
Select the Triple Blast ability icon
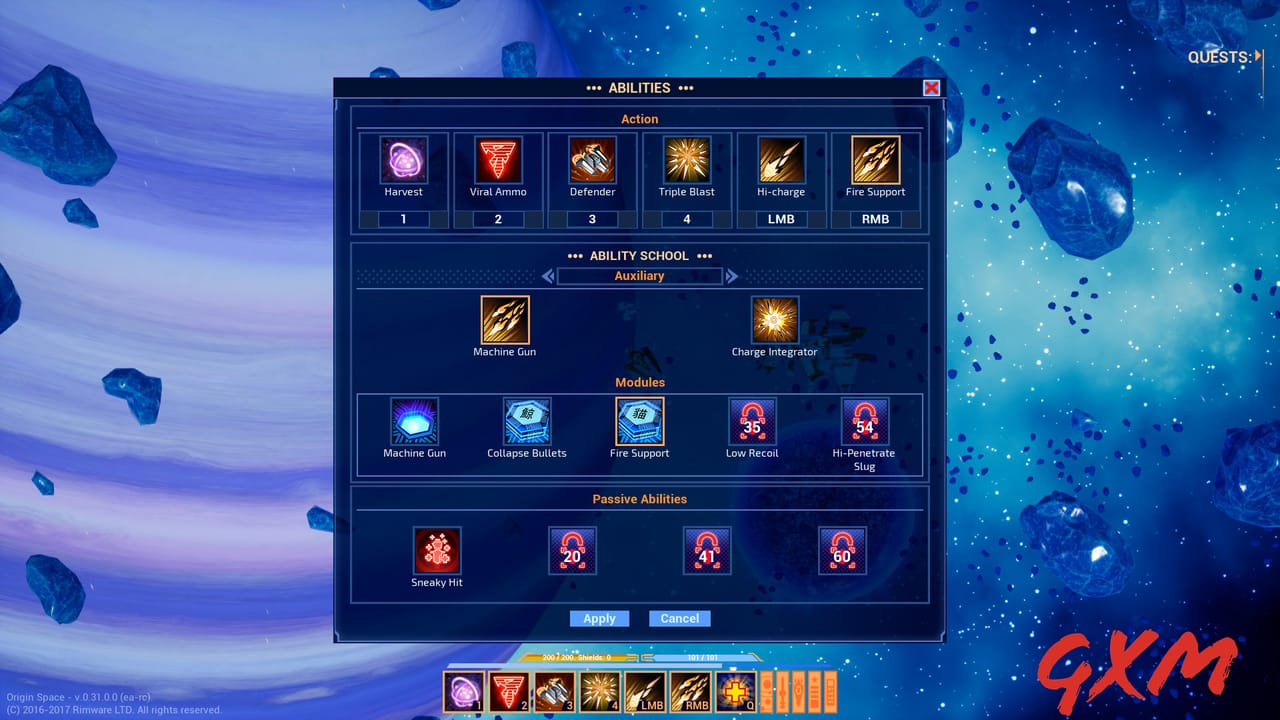686,160
